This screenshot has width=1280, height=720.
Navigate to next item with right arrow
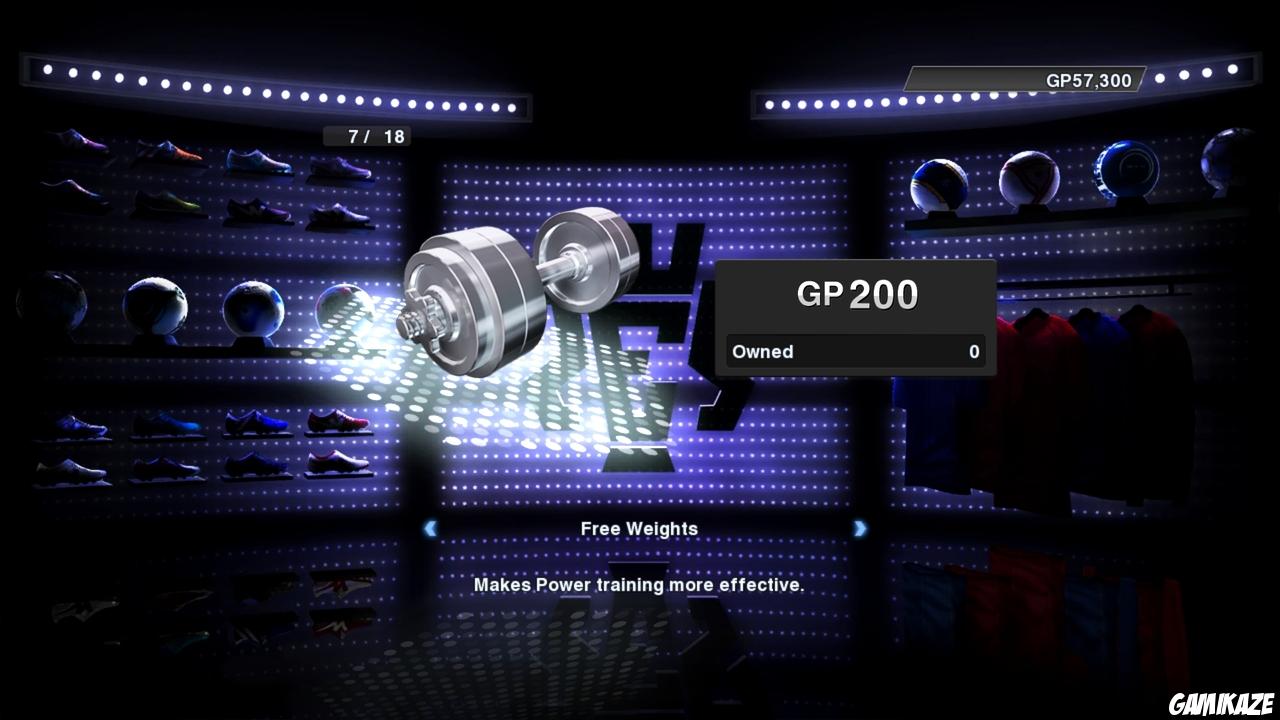click(860, 528)
